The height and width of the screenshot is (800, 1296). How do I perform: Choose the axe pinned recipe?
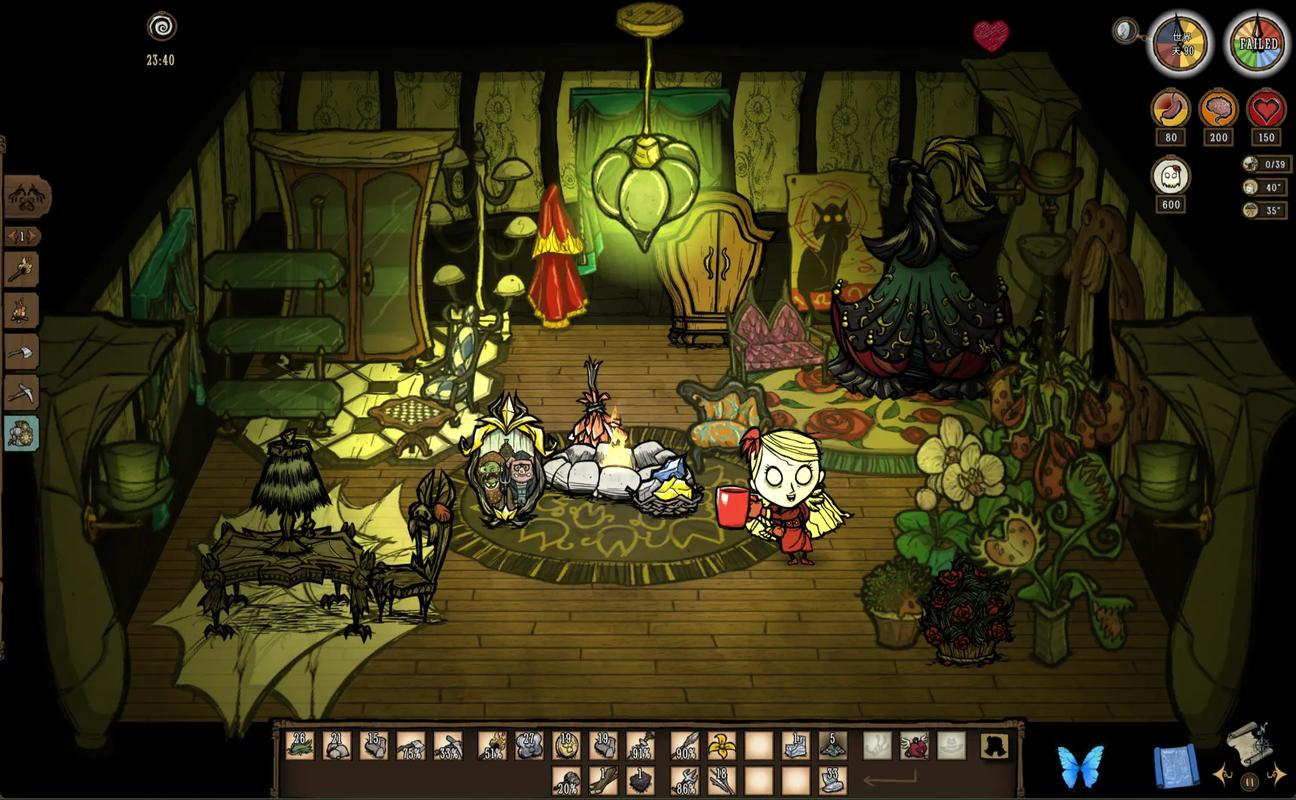(x=22, y=352)
